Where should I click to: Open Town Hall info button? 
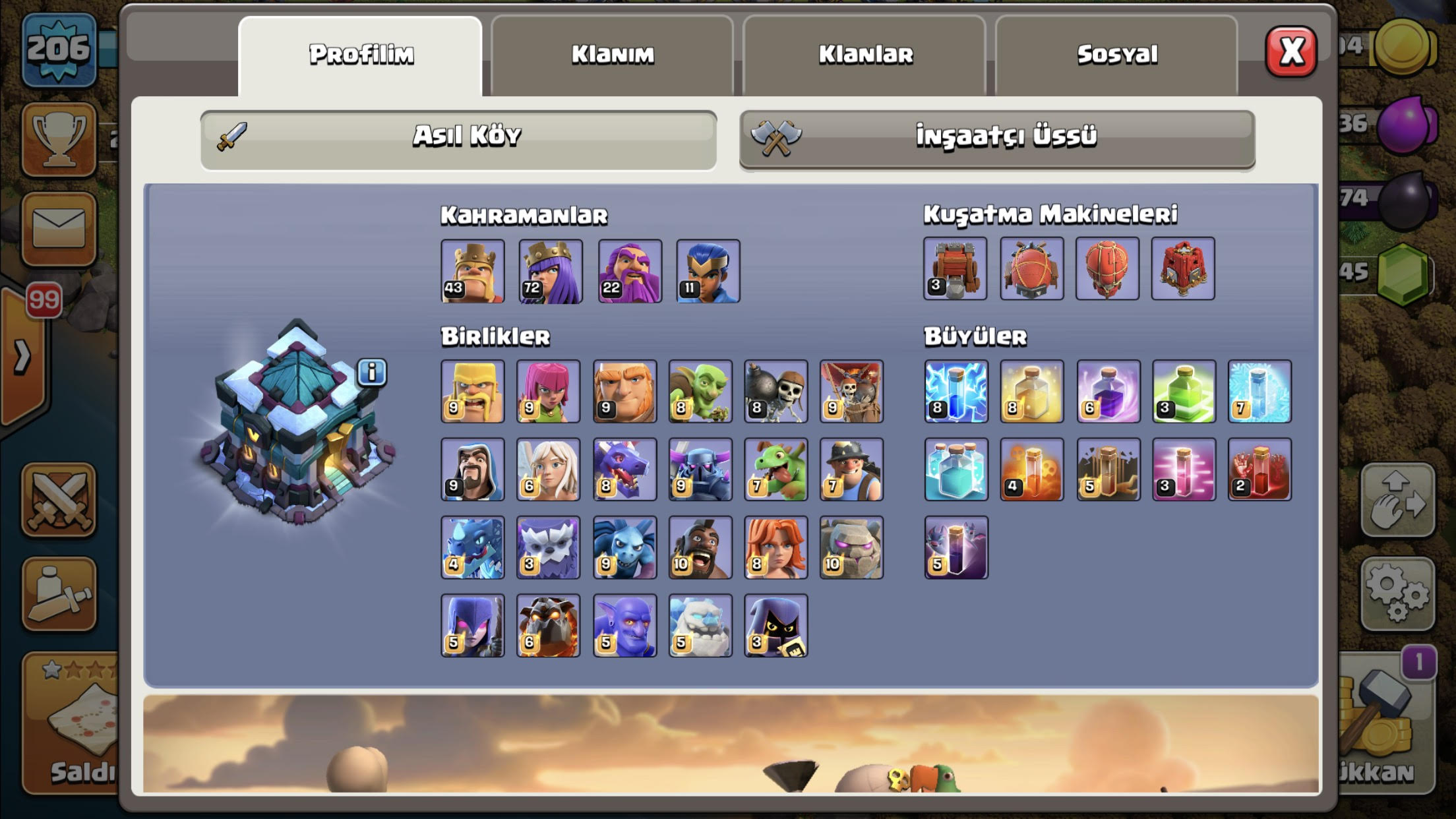372,373
